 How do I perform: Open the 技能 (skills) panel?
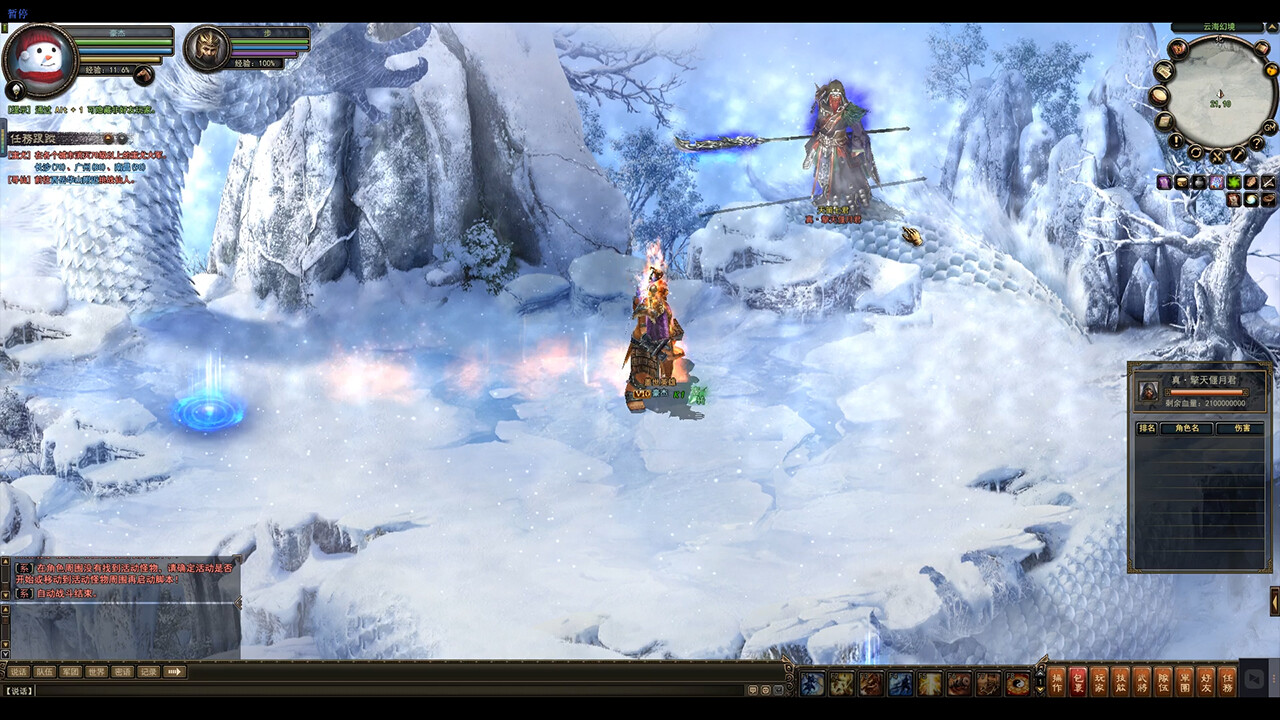1122,680
